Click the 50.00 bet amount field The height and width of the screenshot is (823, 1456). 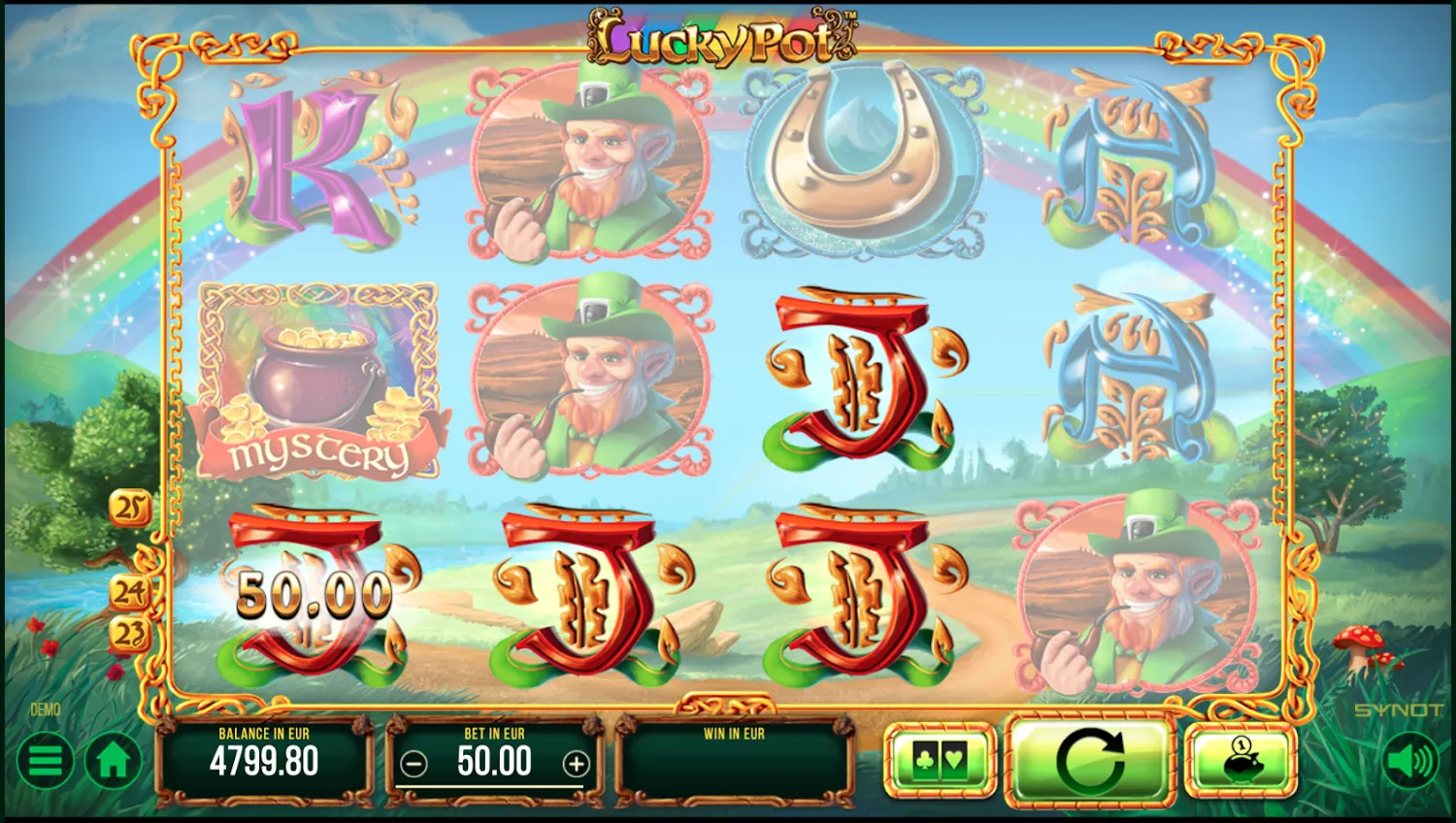[x=495, y=763]
